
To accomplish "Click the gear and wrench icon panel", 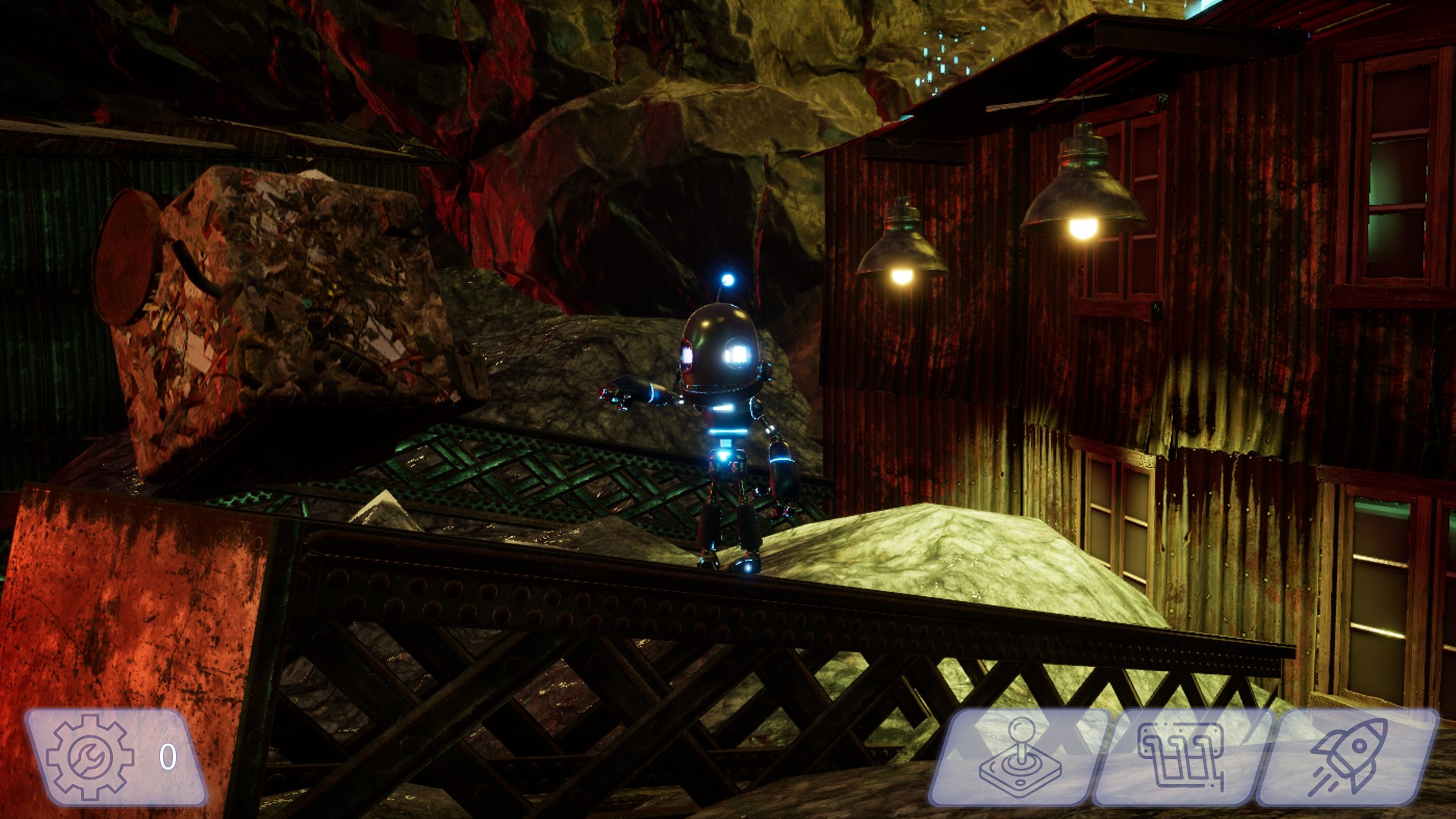I will click(115, 757).
